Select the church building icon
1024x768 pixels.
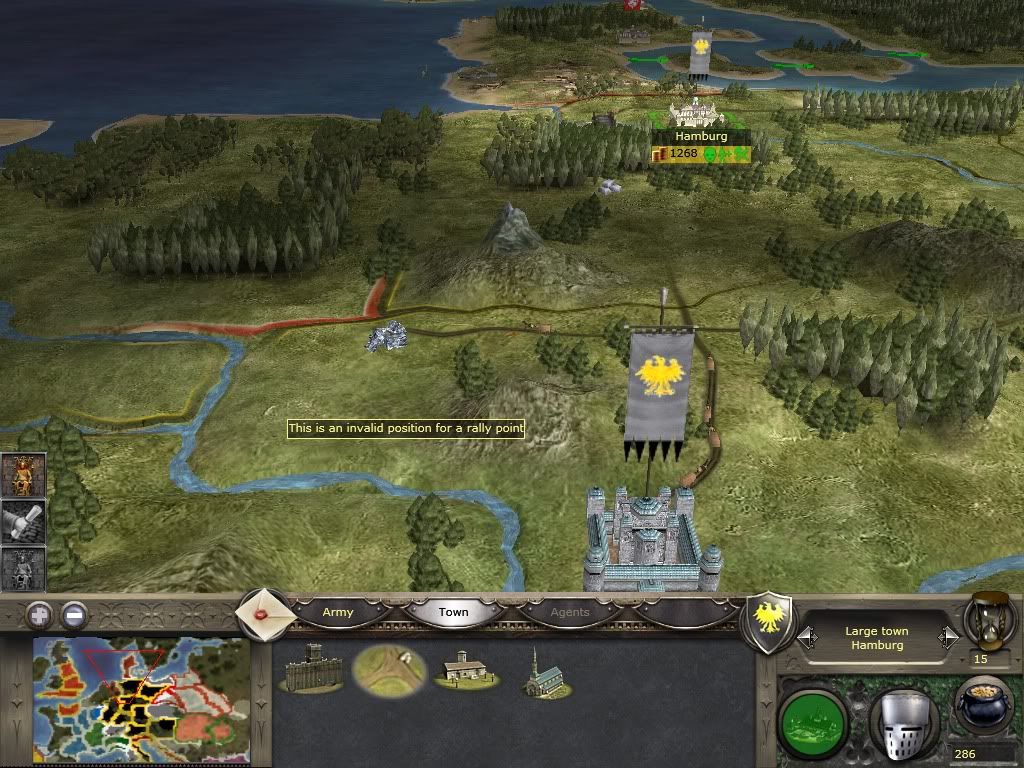540,671
